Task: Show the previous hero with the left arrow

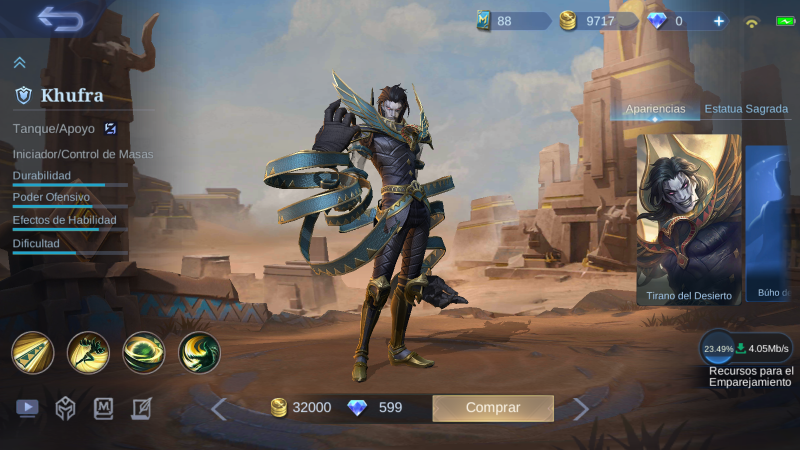Action: pyautogui.click(x=219, y=408)
